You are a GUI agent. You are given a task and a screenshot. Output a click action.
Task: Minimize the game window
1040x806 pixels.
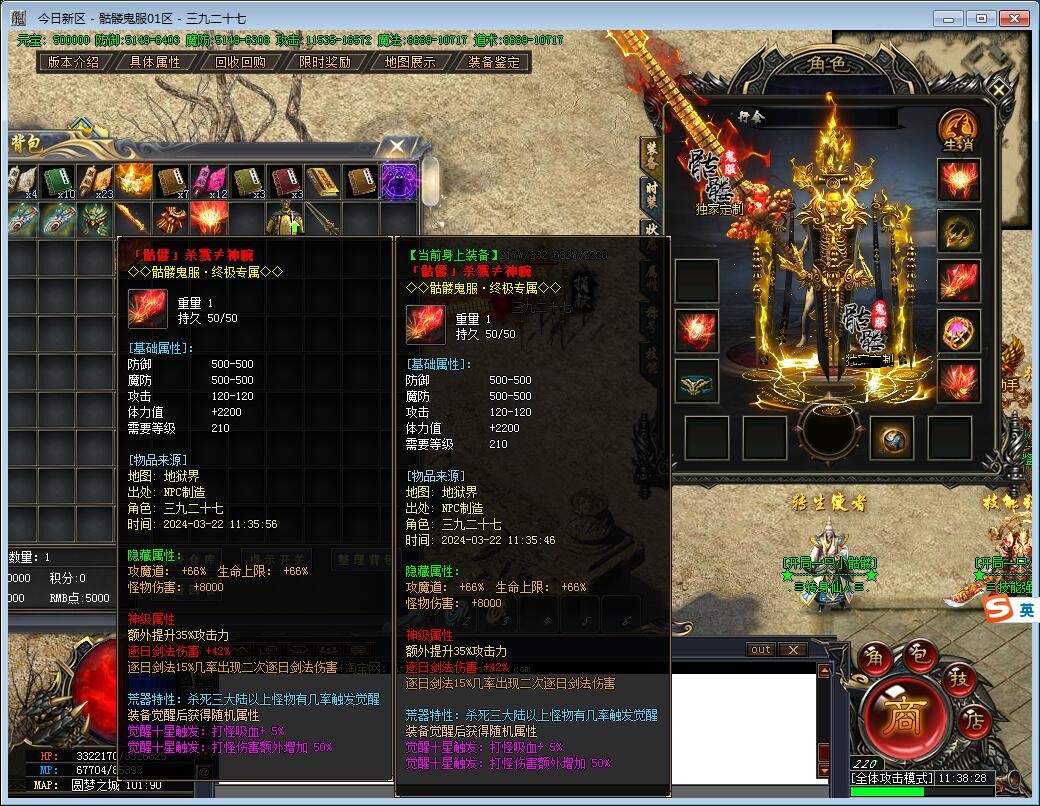coord(948,18)
